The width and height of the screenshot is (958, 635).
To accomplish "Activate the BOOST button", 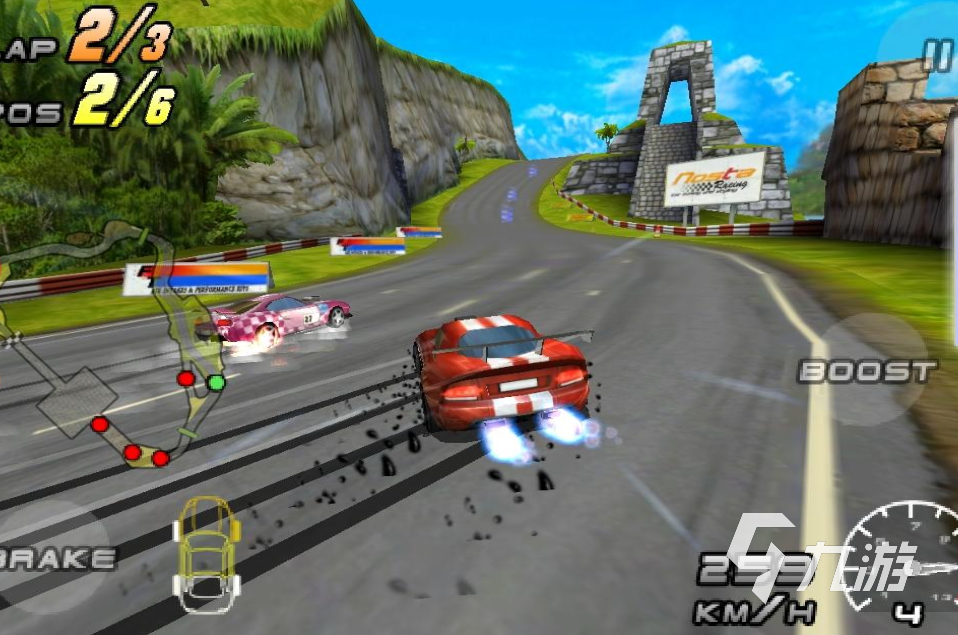I will click(868, 371).
